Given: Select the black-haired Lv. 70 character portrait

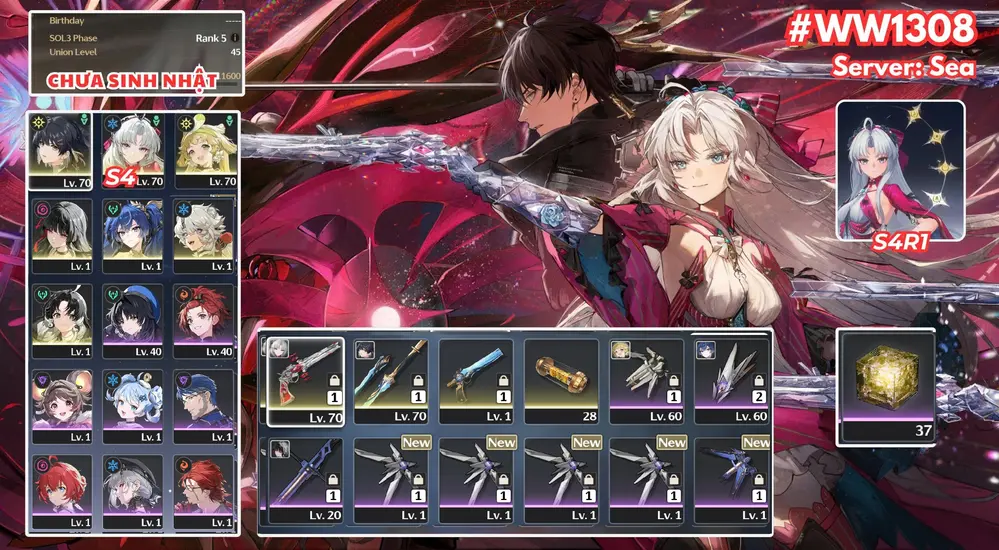Looking at the screenshot, I should (62, 148).
